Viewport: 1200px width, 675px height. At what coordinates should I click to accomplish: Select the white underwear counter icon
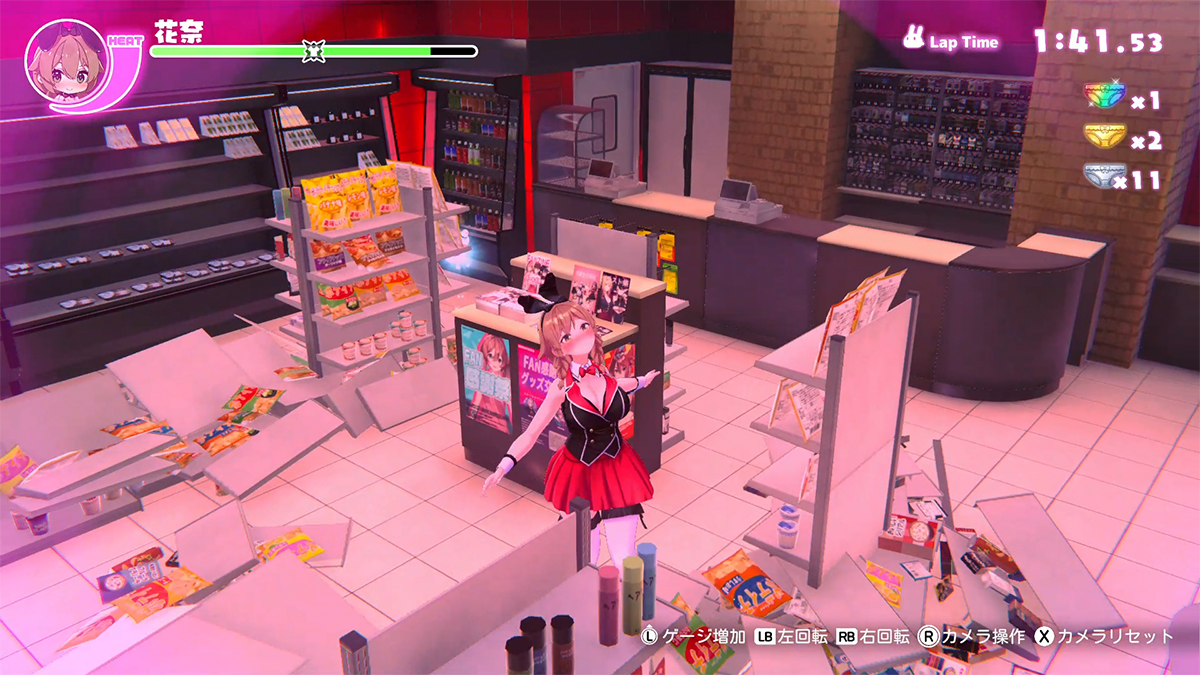[1103, 177]
